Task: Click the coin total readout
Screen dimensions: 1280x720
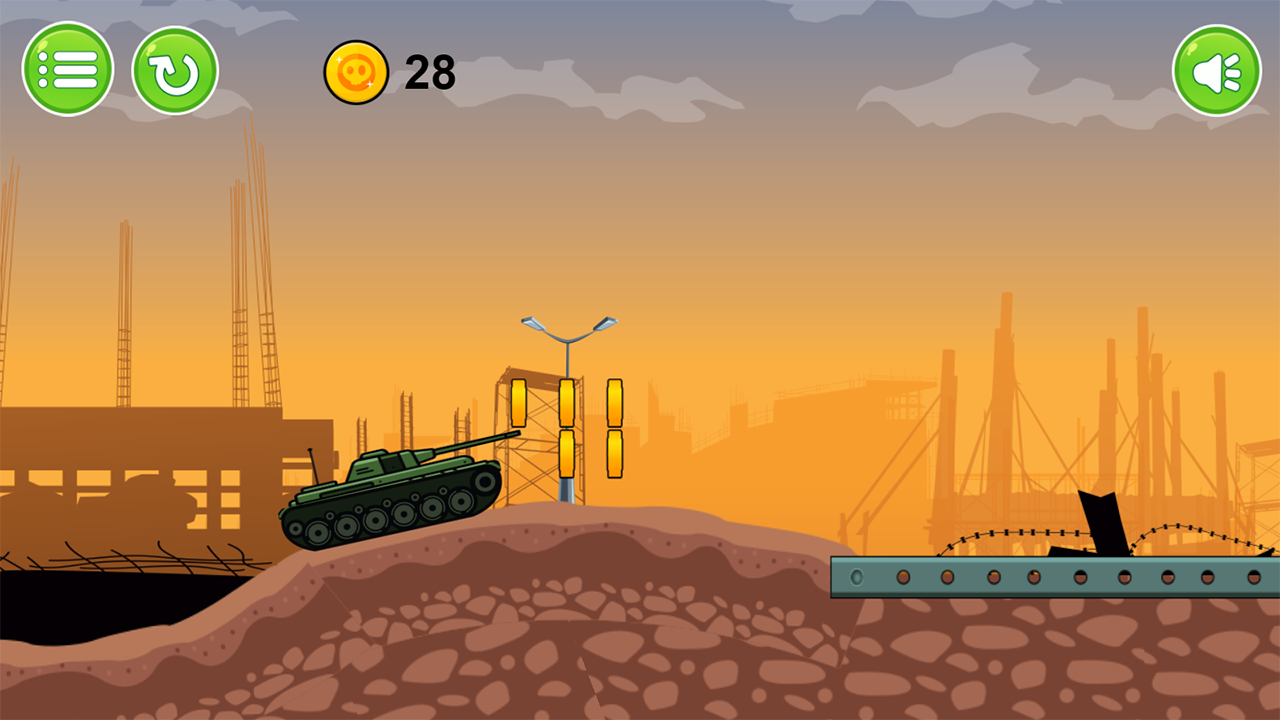Action: (430, 72)
